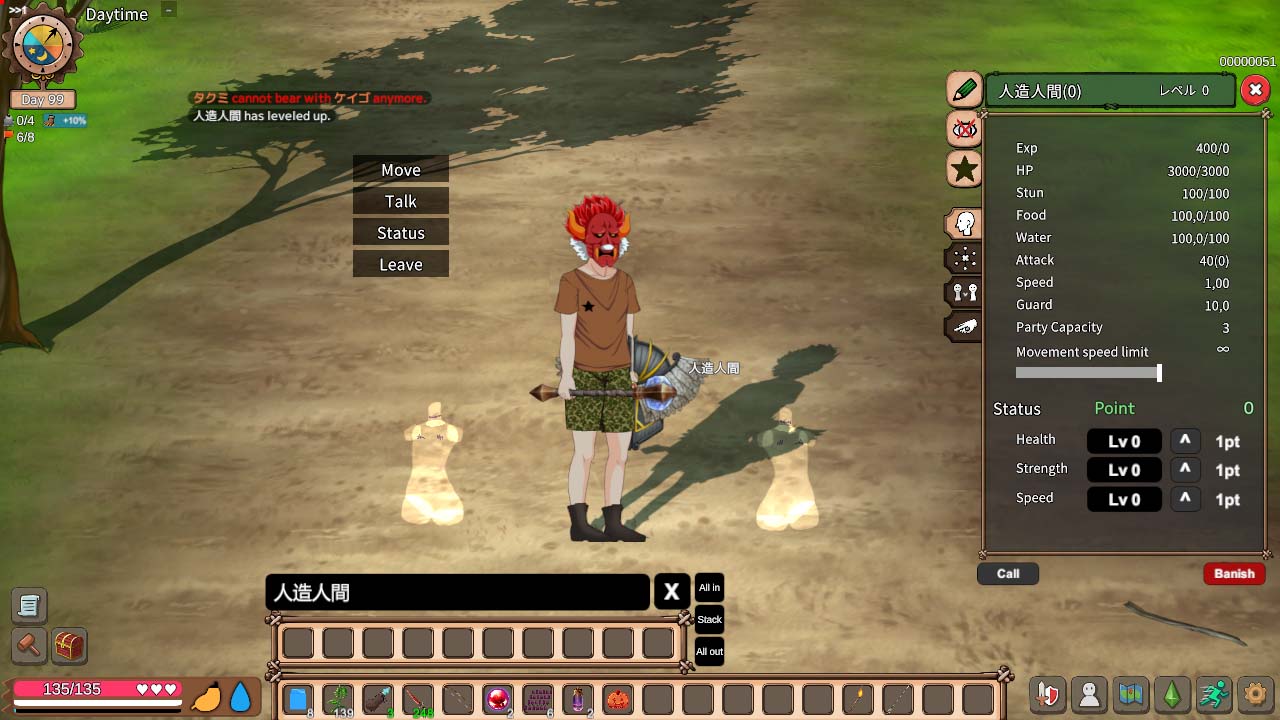Click the pointing-hand command icon

coord(963,325)
